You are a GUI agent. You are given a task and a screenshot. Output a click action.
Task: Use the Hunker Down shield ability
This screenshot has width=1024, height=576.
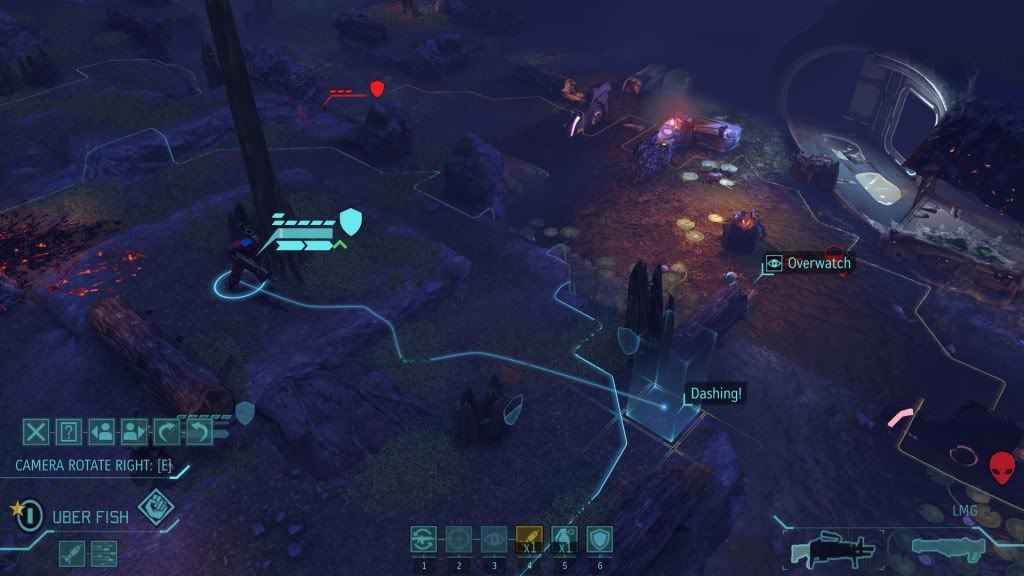point(599,540)
